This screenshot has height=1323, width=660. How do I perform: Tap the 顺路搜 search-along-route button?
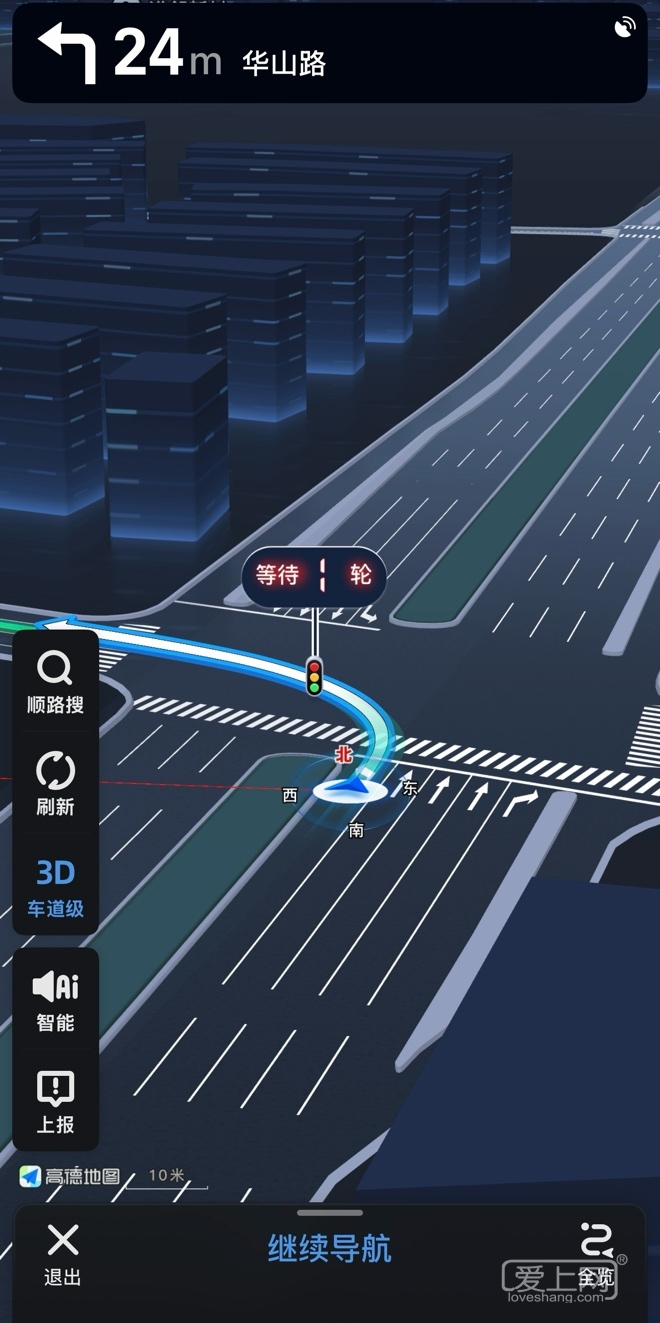pos(55,683)
